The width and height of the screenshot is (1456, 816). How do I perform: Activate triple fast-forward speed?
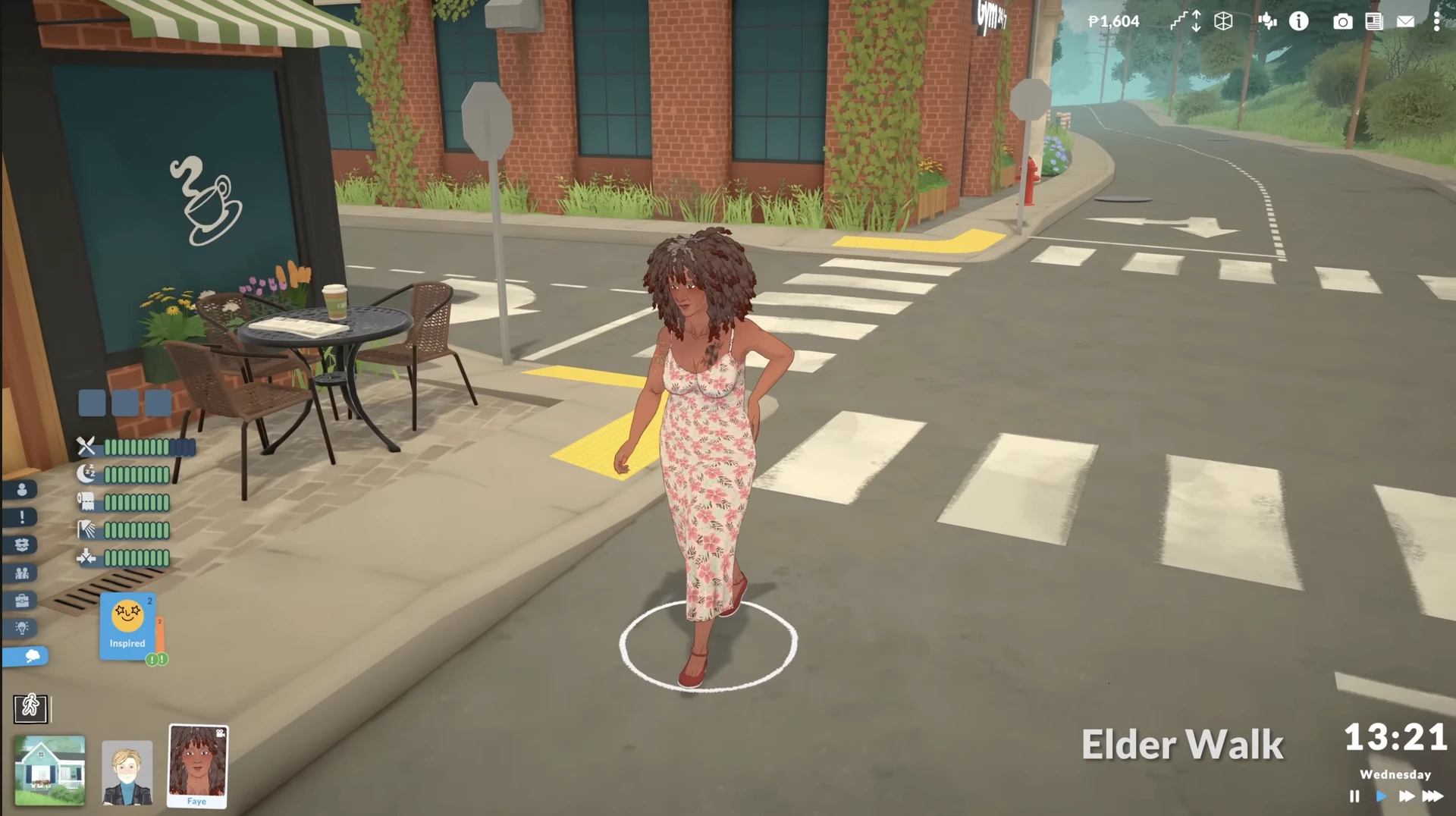coord(1432,796)
